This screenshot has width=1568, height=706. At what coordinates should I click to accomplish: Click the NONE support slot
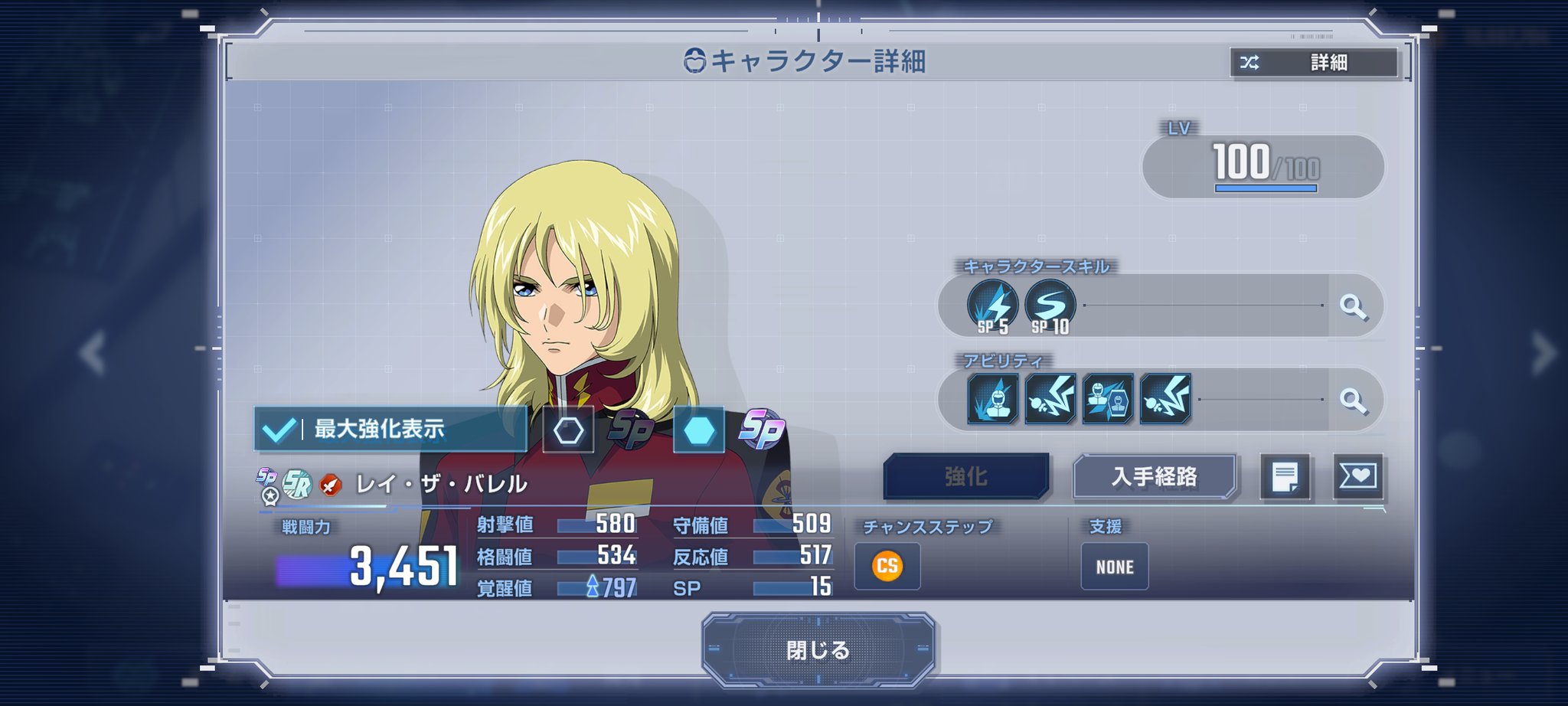tap(1114, 567)
